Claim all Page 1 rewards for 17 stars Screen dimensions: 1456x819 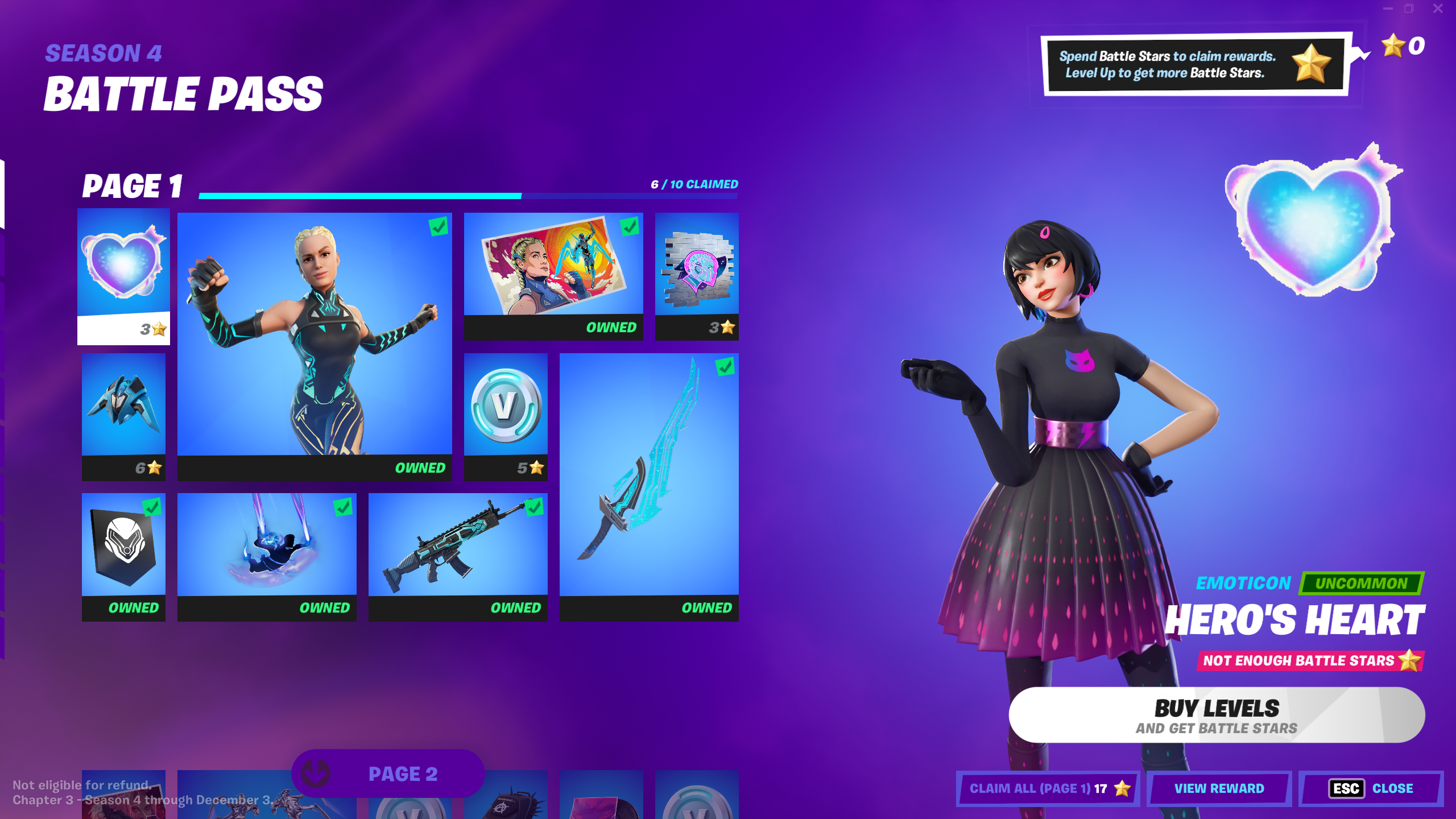(1048, 788)
